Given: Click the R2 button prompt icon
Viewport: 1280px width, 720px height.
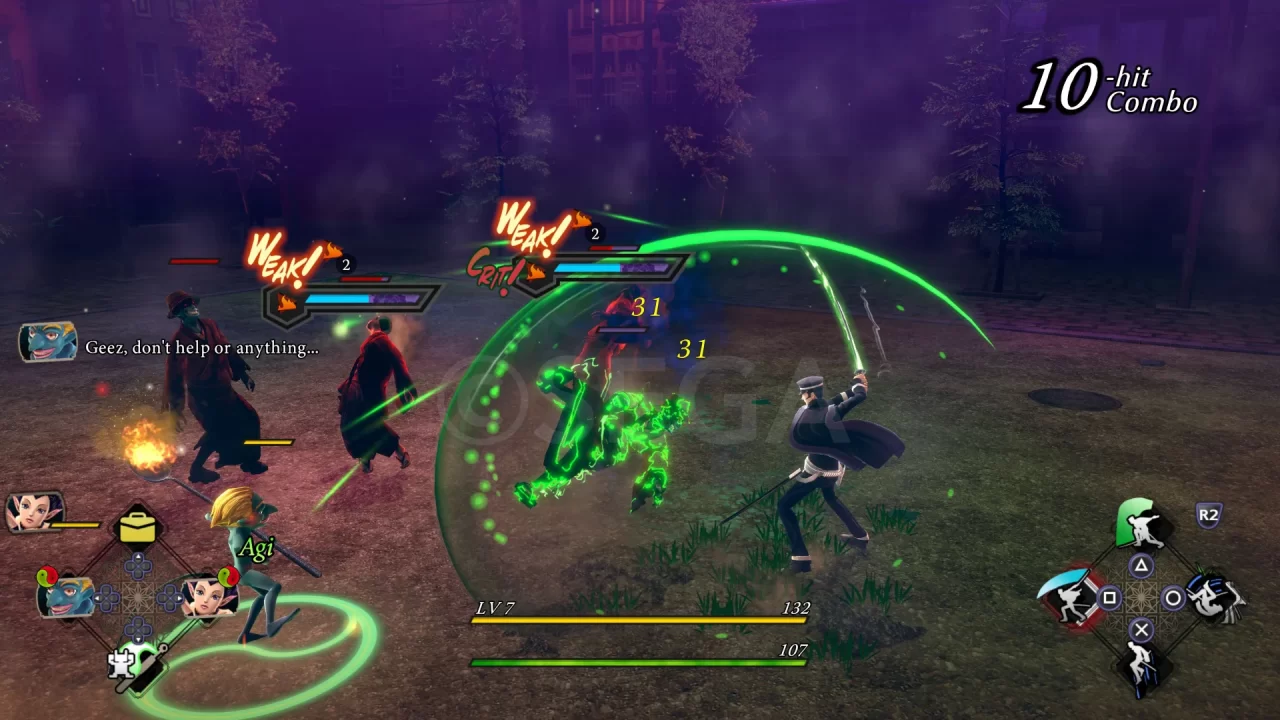Looking at the screenshot, I should (x=1208, y=513).
